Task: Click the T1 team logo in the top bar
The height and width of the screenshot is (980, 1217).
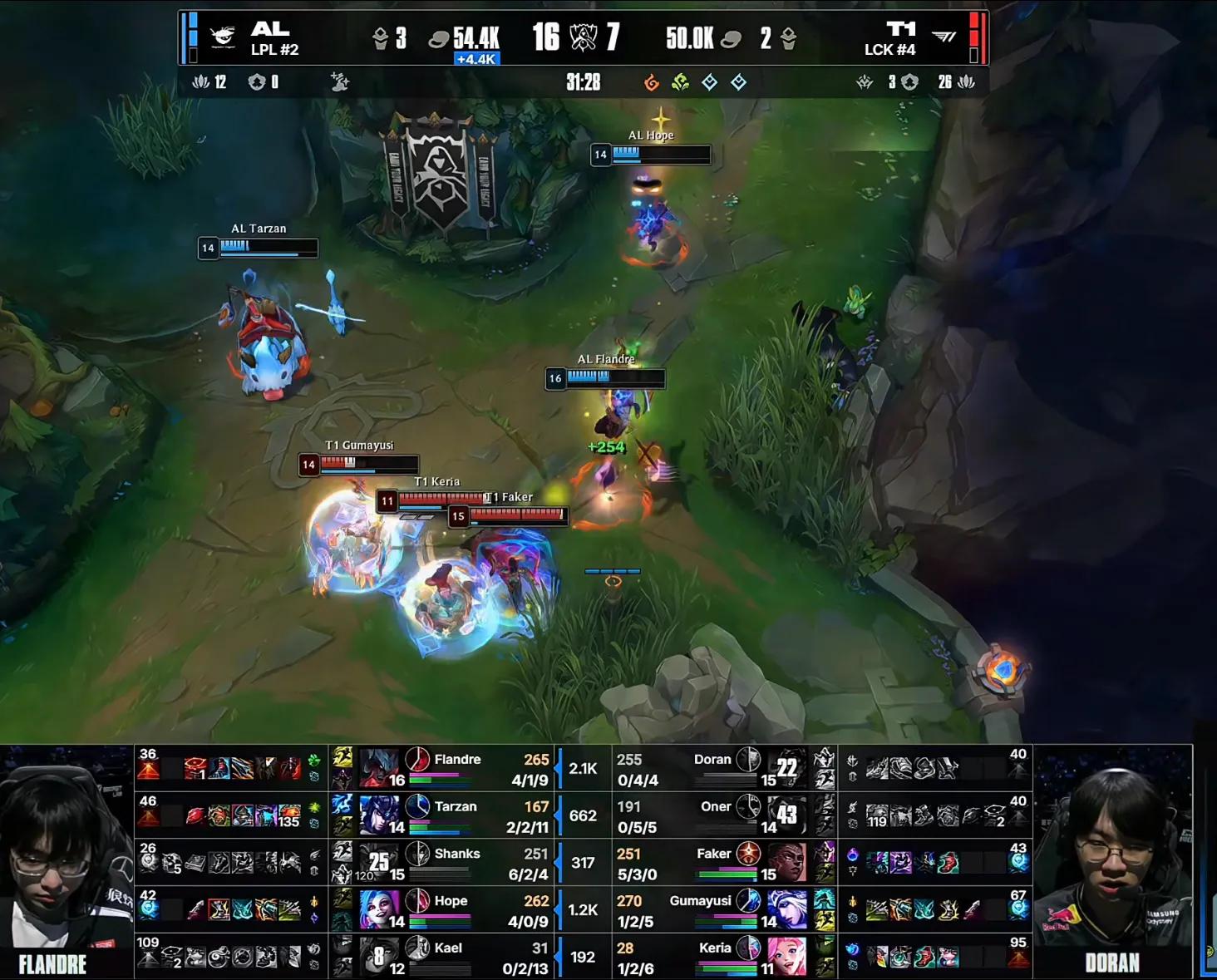Action: (944, 37)
